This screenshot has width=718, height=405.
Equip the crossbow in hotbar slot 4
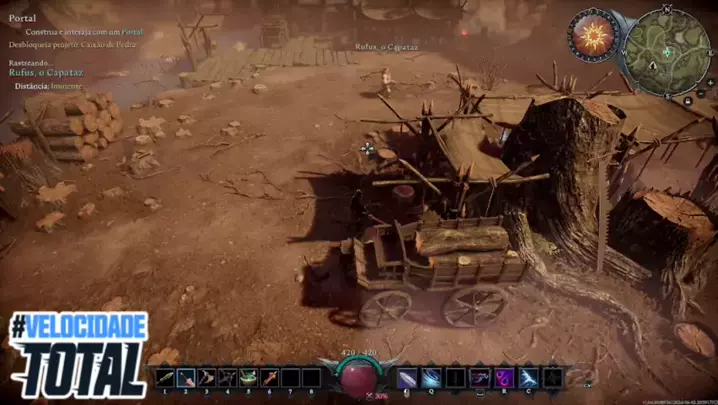tap(228, 378)
